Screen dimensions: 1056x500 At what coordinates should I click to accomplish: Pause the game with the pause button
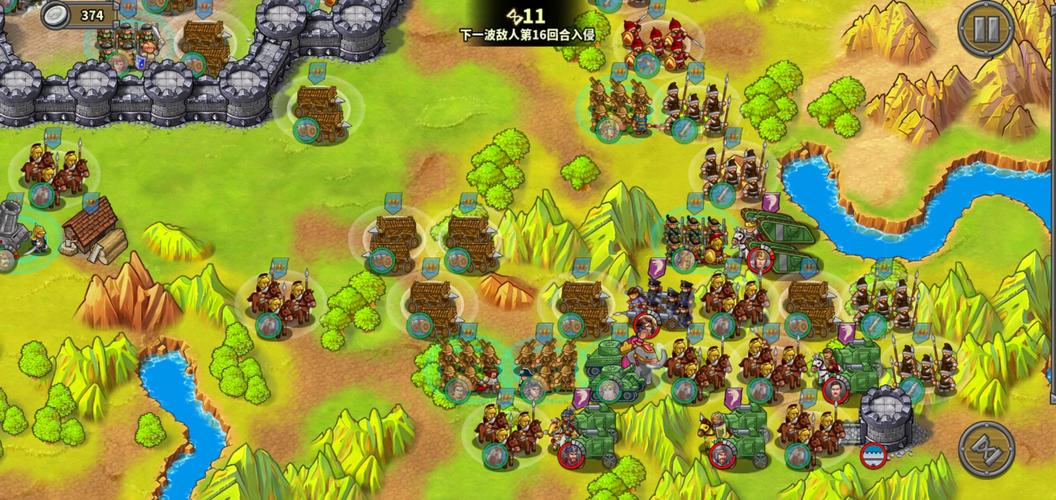(x=986, y=28)
